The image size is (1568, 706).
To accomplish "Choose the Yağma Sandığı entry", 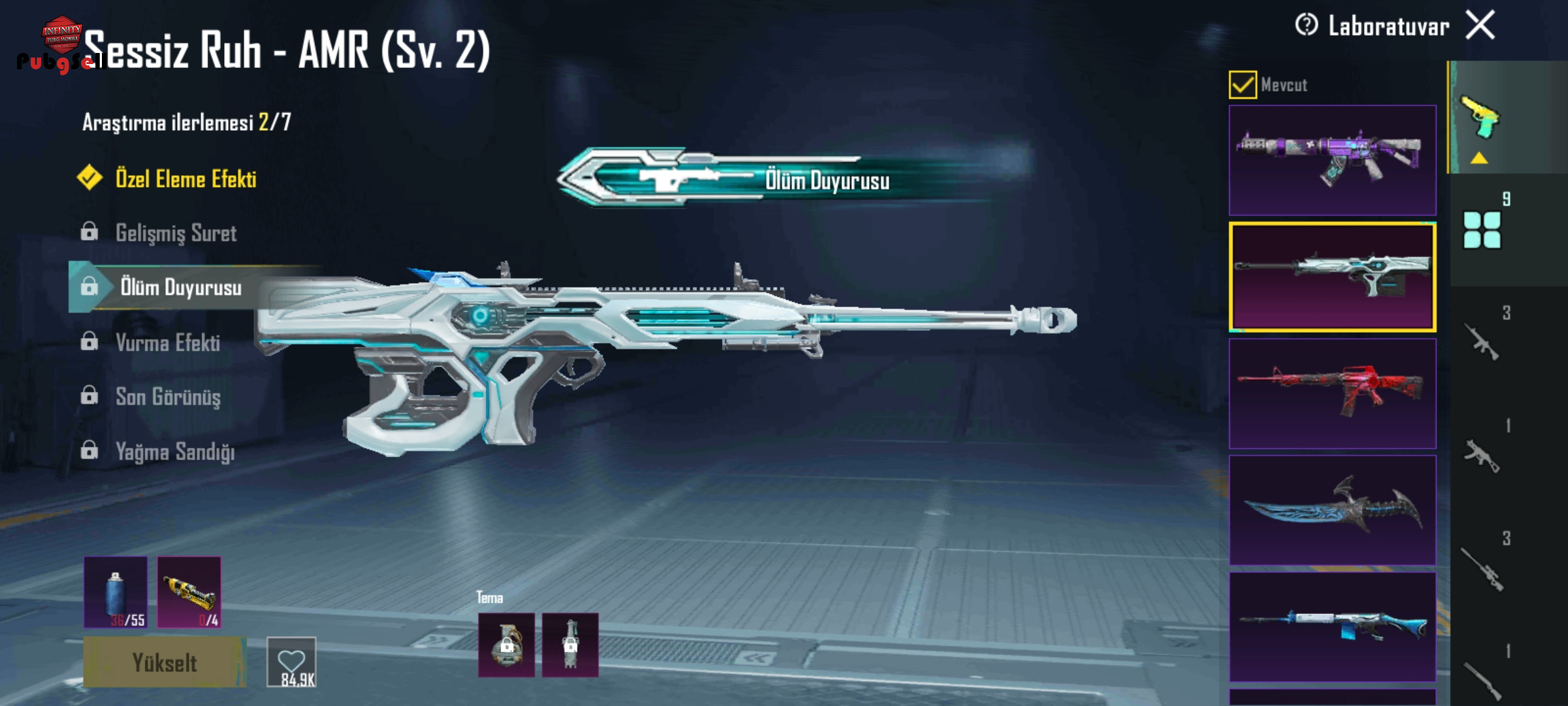I will point(174,452).
